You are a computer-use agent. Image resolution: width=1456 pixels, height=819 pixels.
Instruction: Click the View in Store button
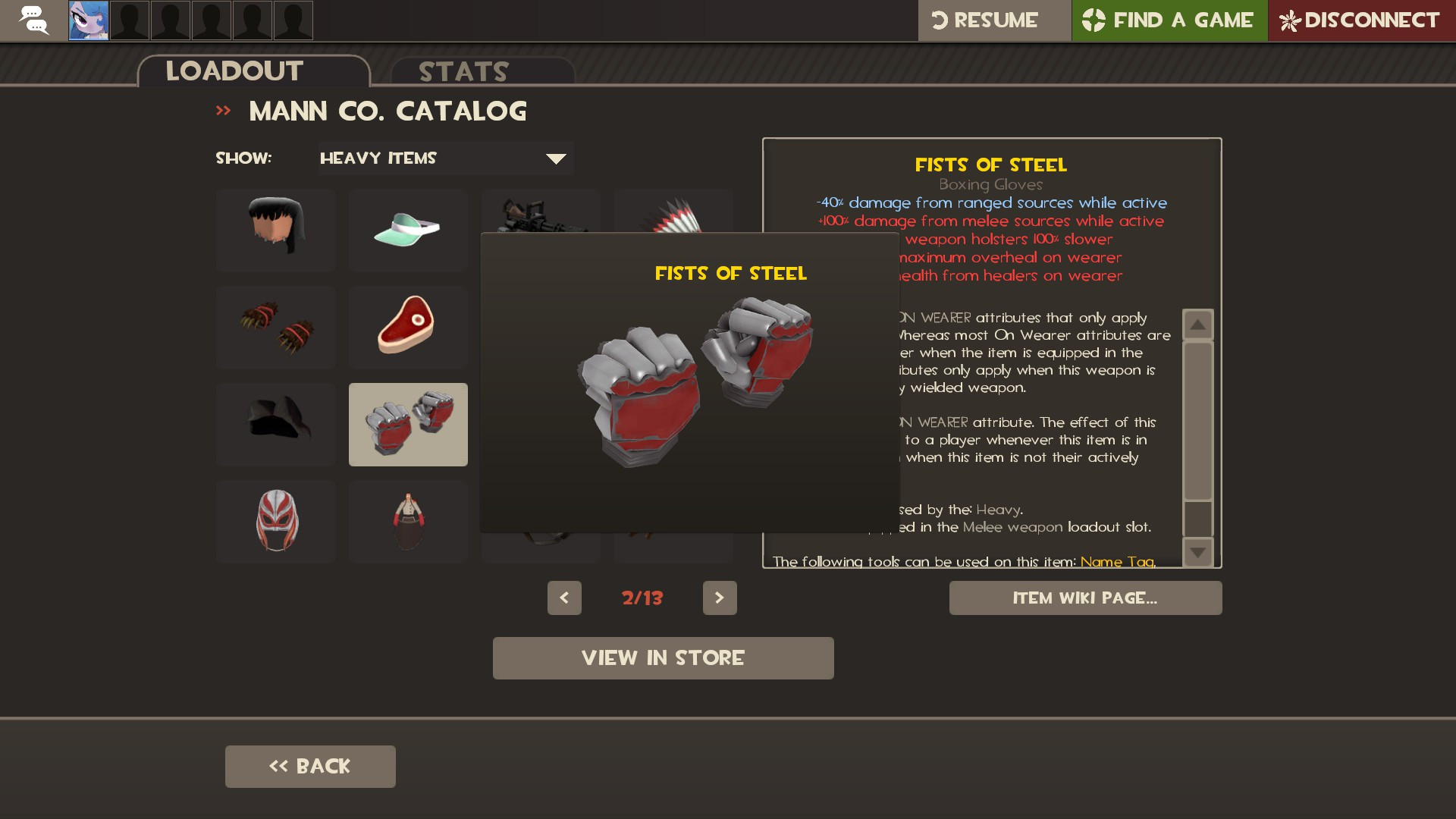pos(663,657)
